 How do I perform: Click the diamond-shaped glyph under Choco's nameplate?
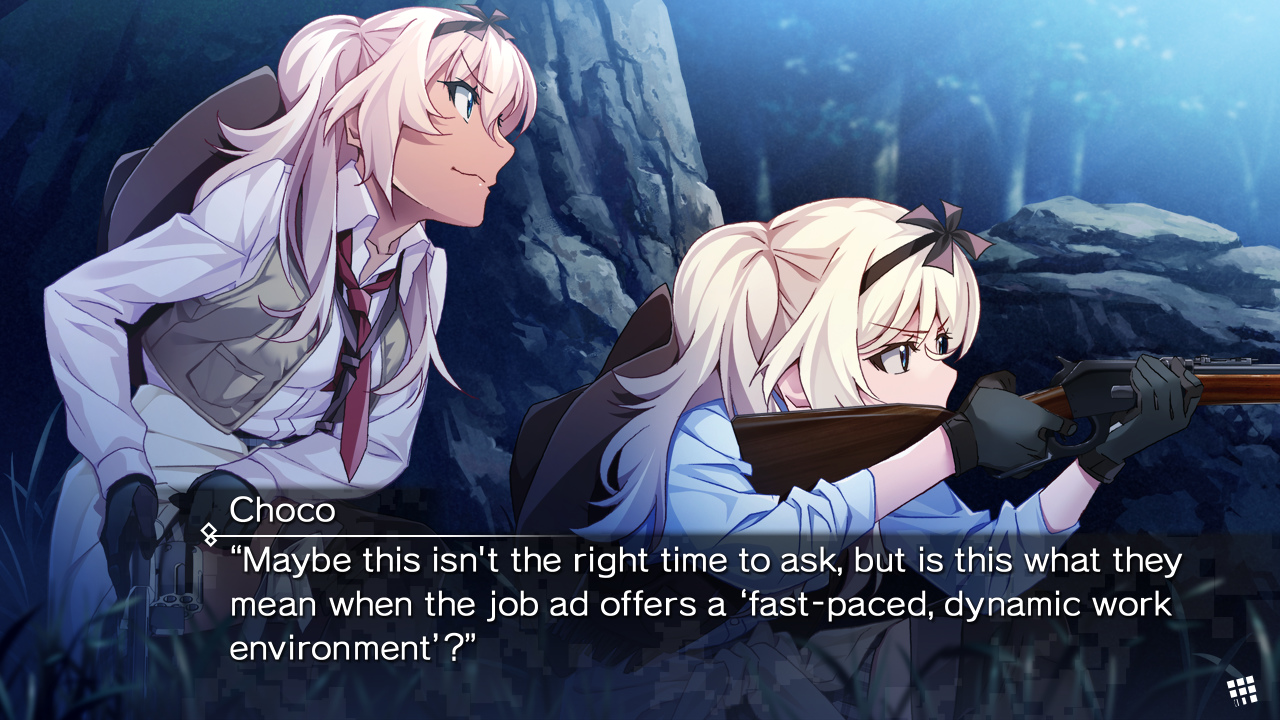[x=210, y=532]
